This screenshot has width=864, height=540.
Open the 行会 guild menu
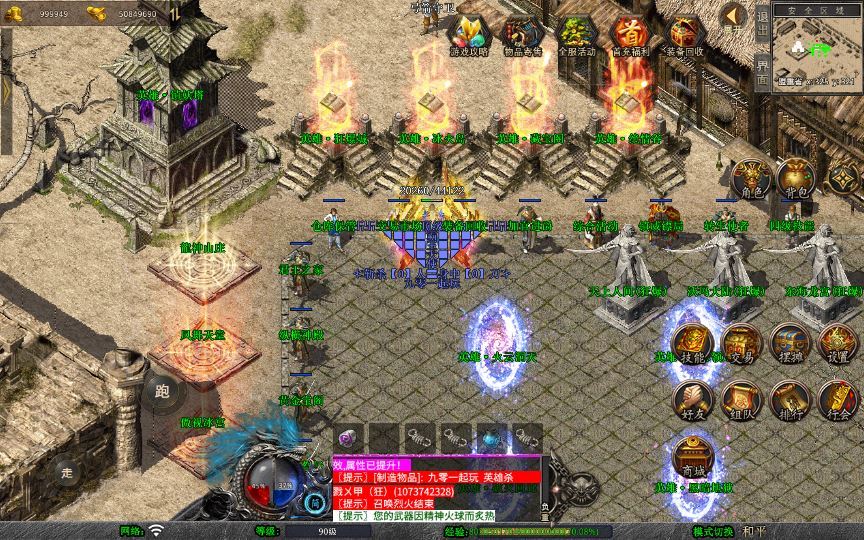[838, 399]
